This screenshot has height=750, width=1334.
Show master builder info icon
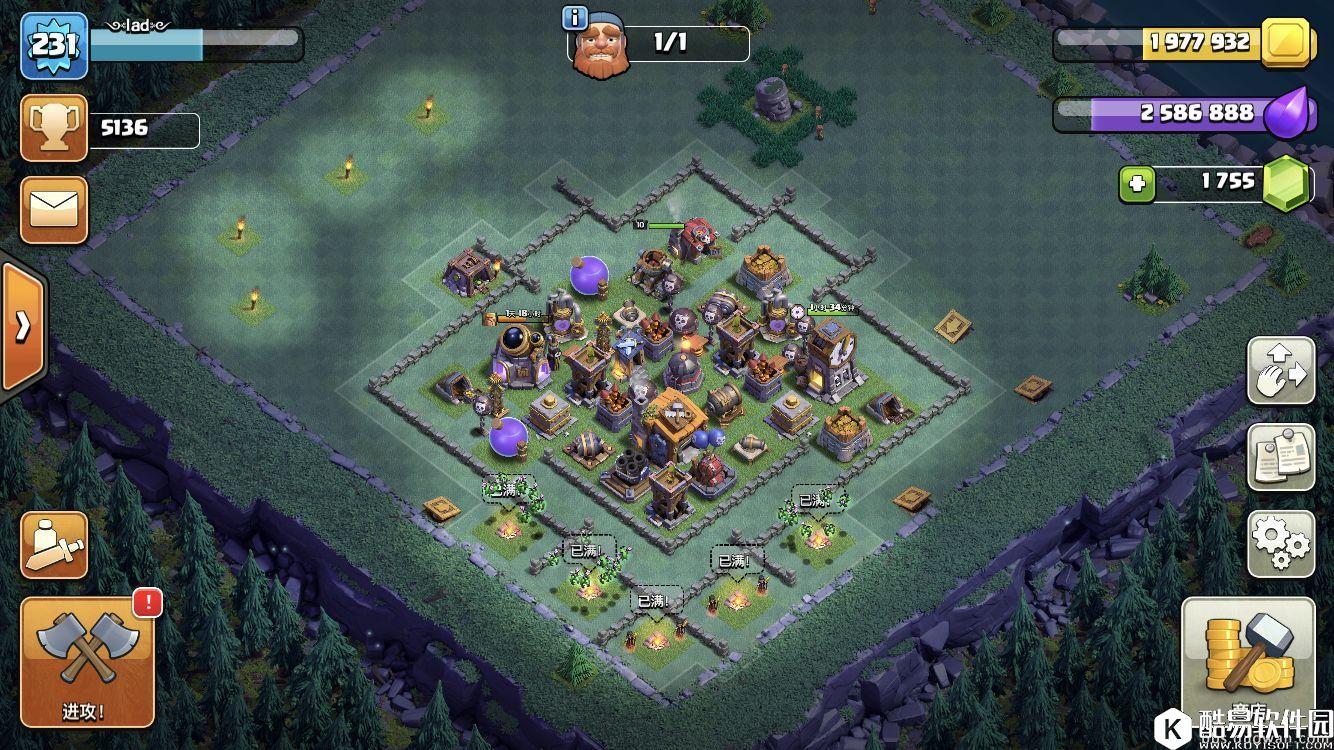(x=574, y=17)
